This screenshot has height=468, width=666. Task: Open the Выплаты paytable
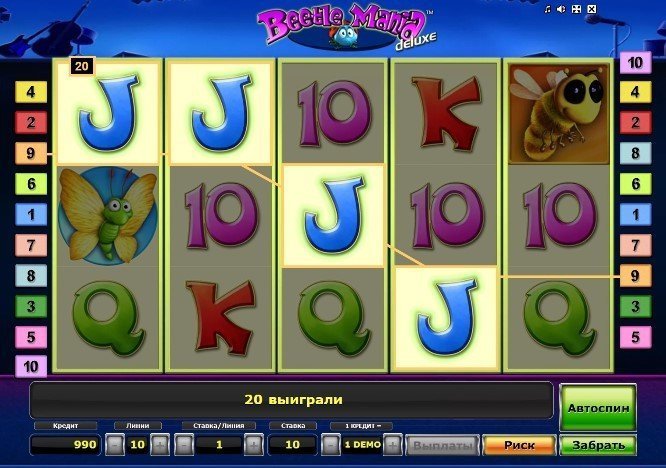point(442,445)
